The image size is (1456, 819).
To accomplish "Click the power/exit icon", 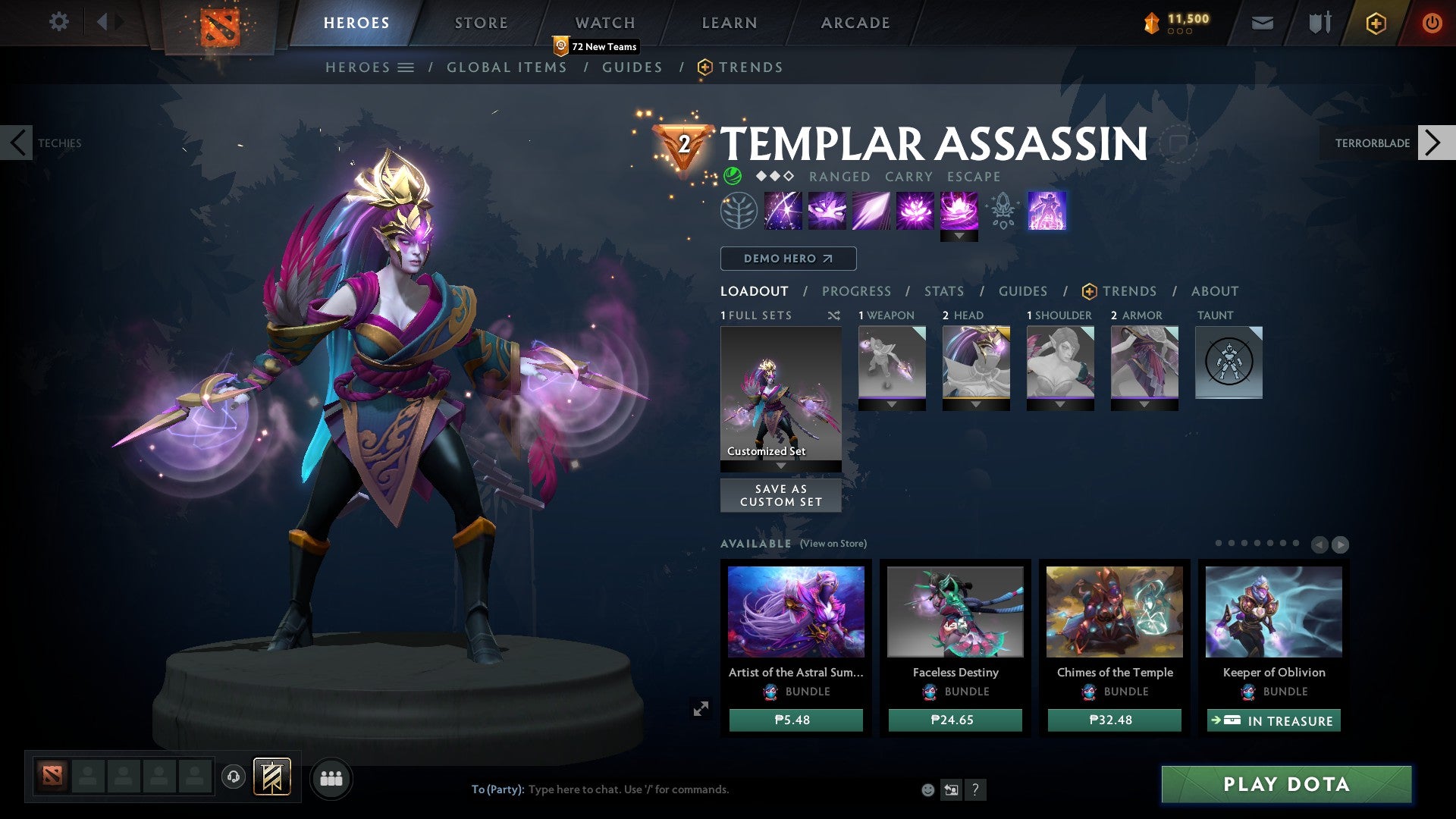I will click(1432, 23).
